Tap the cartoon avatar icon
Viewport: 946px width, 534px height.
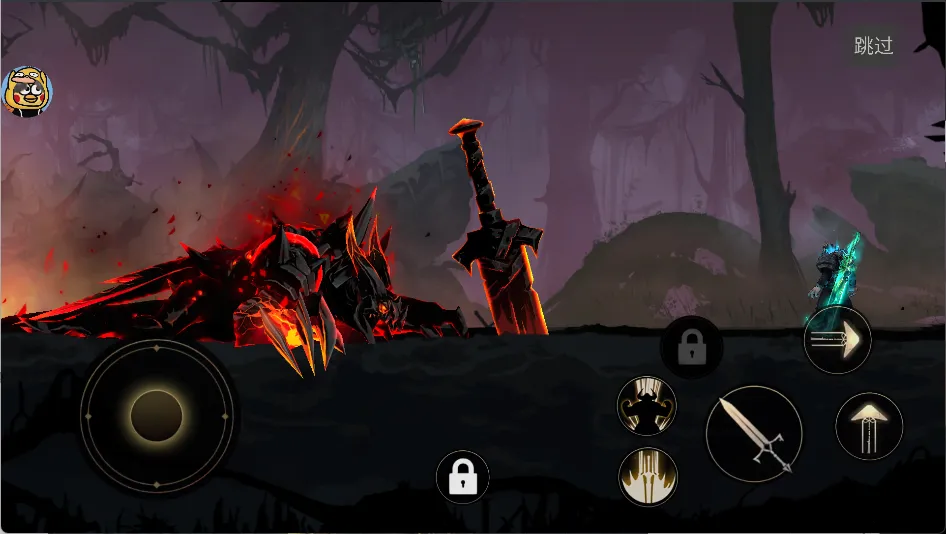point(27,92)
